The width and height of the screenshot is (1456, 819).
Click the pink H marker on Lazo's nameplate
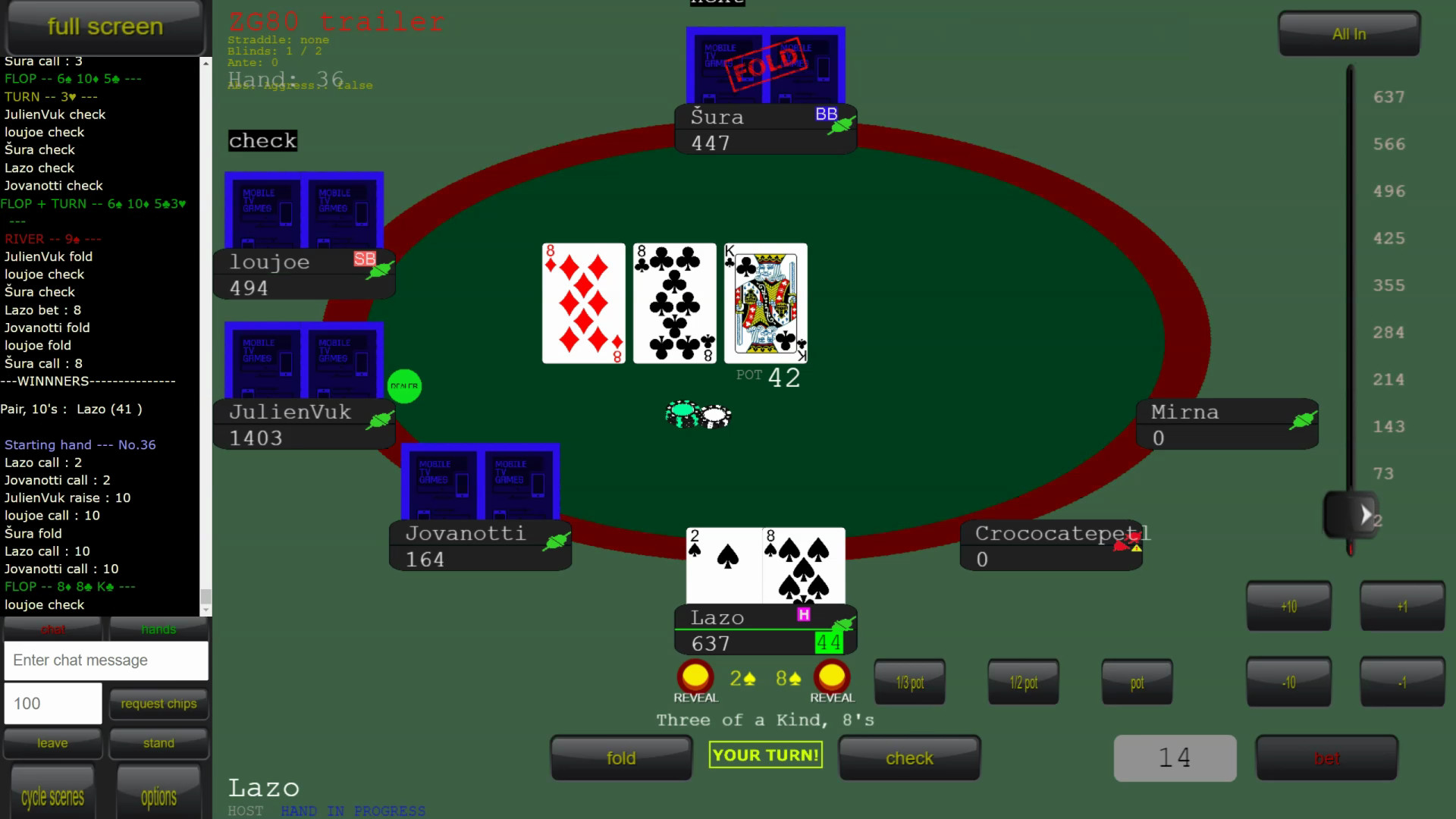[x=805, y=613]
